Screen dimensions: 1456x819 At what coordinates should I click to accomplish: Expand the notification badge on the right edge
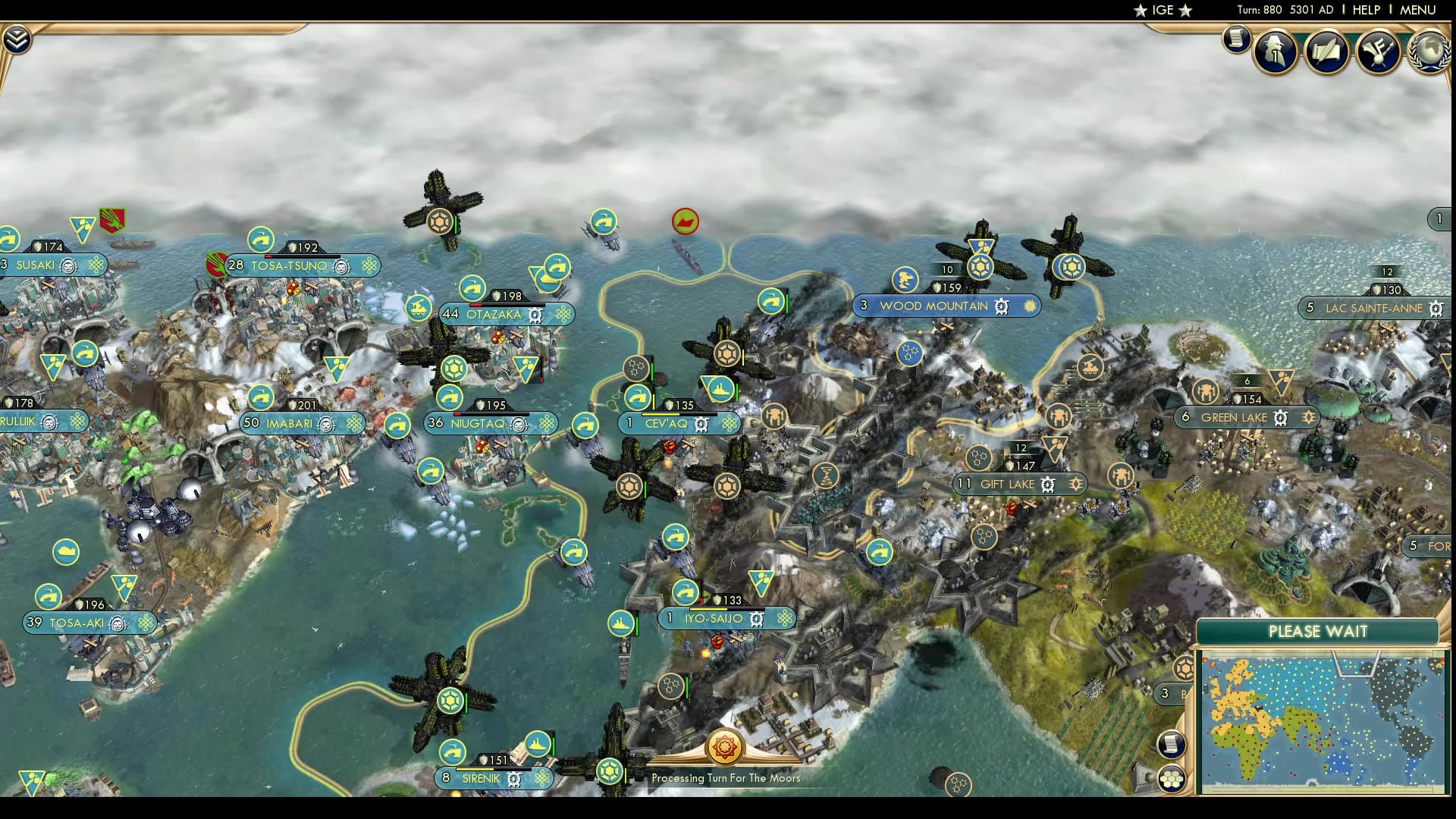click(1439, 218)
